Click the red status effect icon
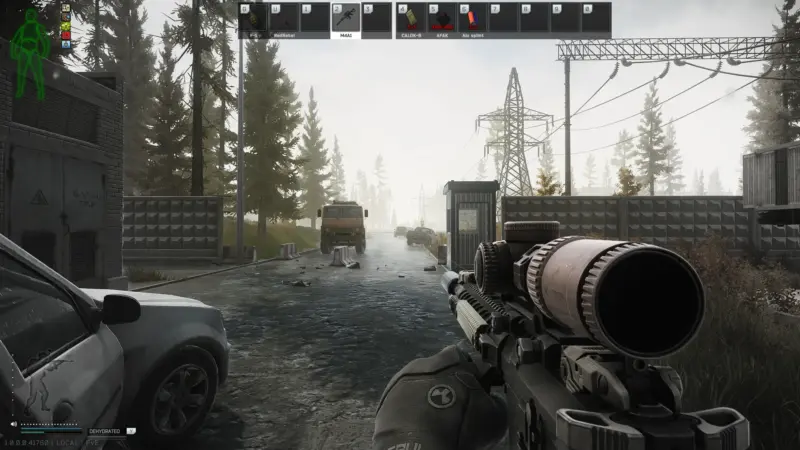This screenshot has height=450, width=800. click(x=67, y=36)
